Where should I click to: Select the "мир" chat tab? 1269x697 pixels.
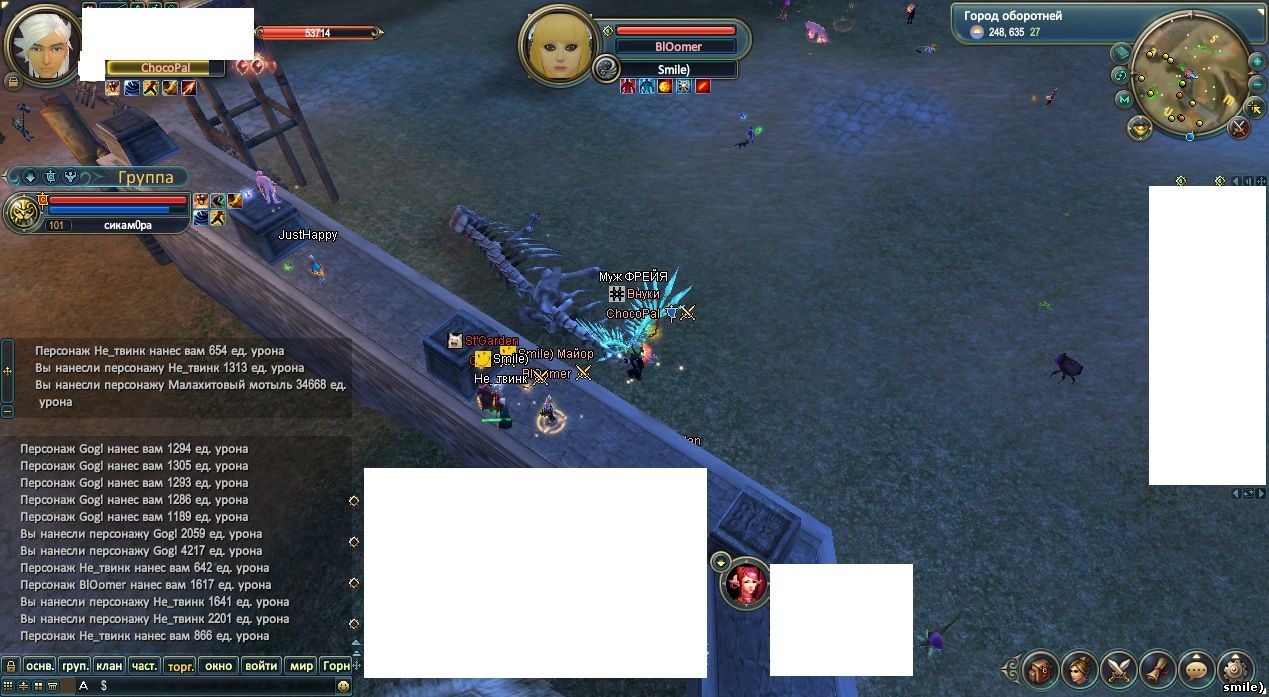point(300,665)
